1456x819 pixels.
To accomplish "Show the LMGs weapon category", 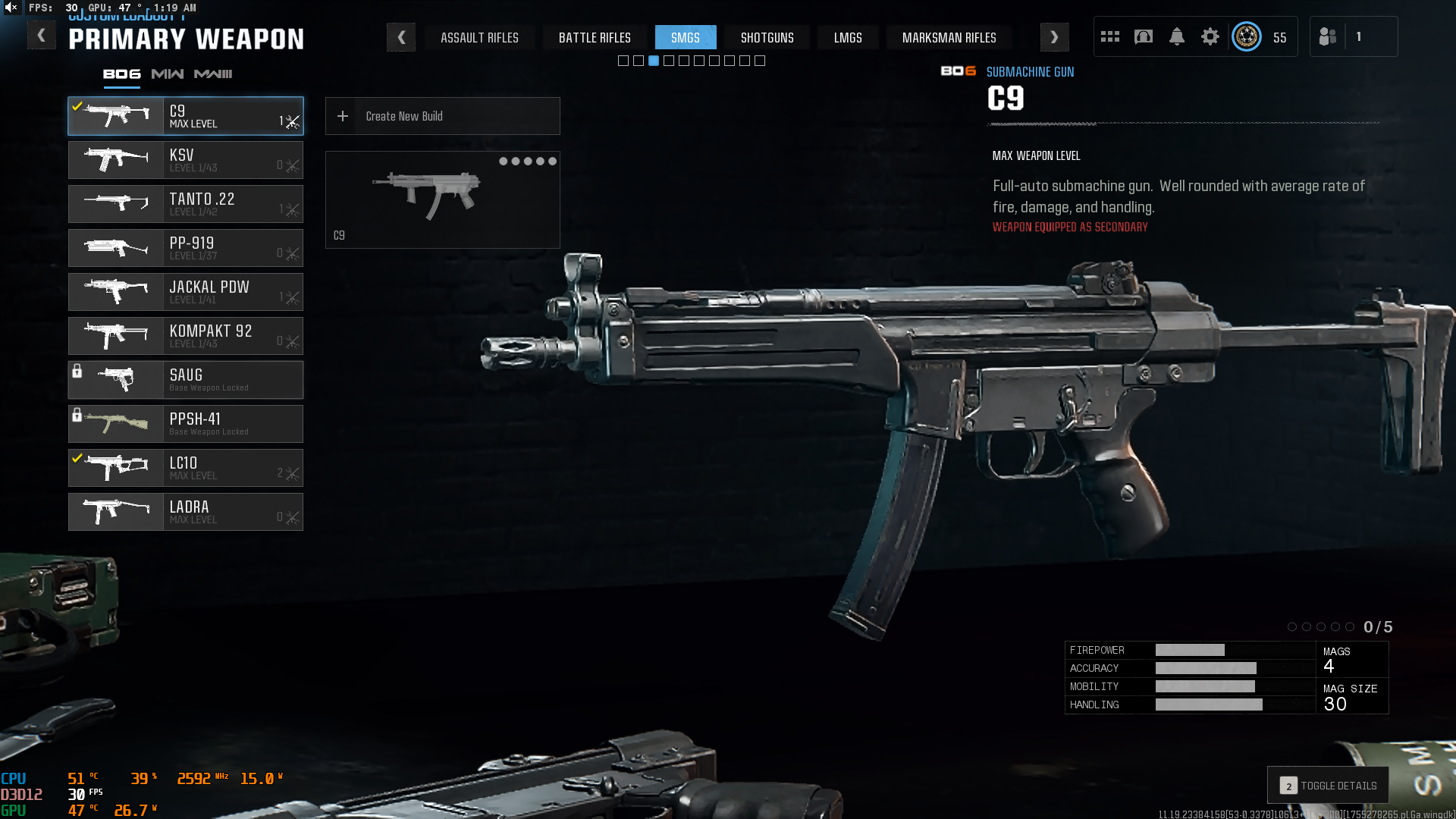I will tap(848, 37).
